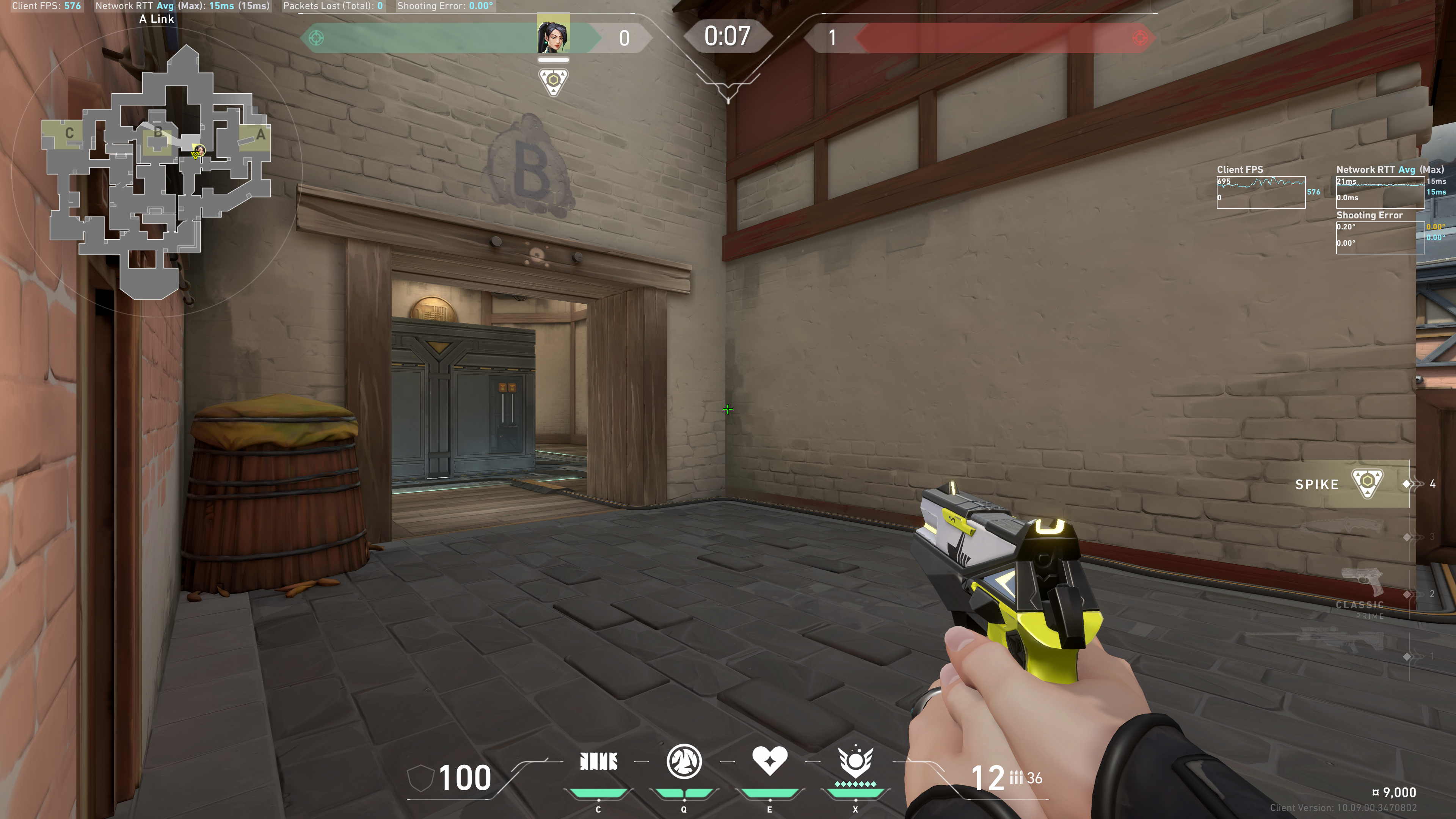Click the spike carrier icon under portrait
The width and height of the screenshot is (1456, 819).
(x=553, y=82)
